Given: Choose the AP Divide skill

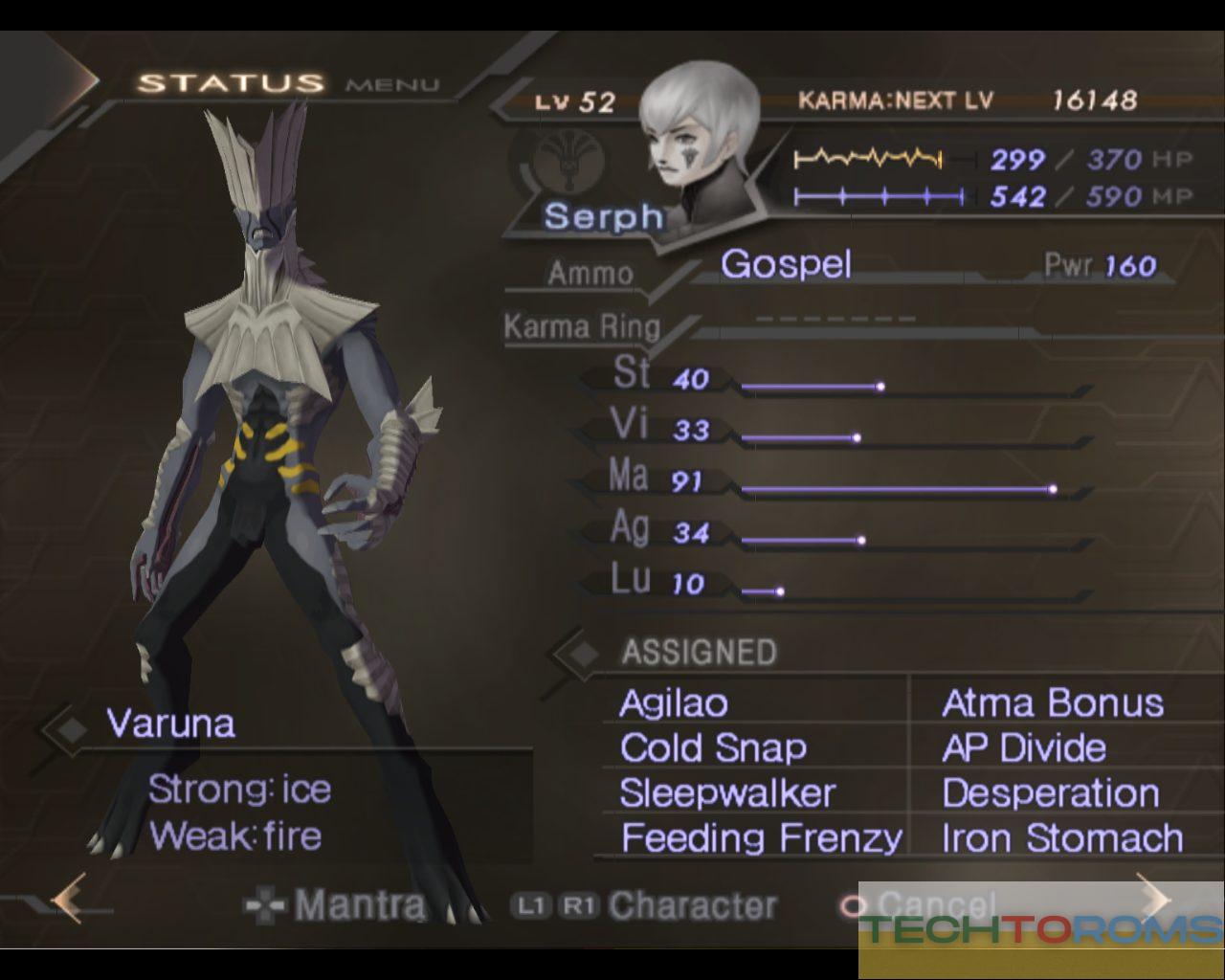Looking at the screenshot, I should (x=1024, y=748).
